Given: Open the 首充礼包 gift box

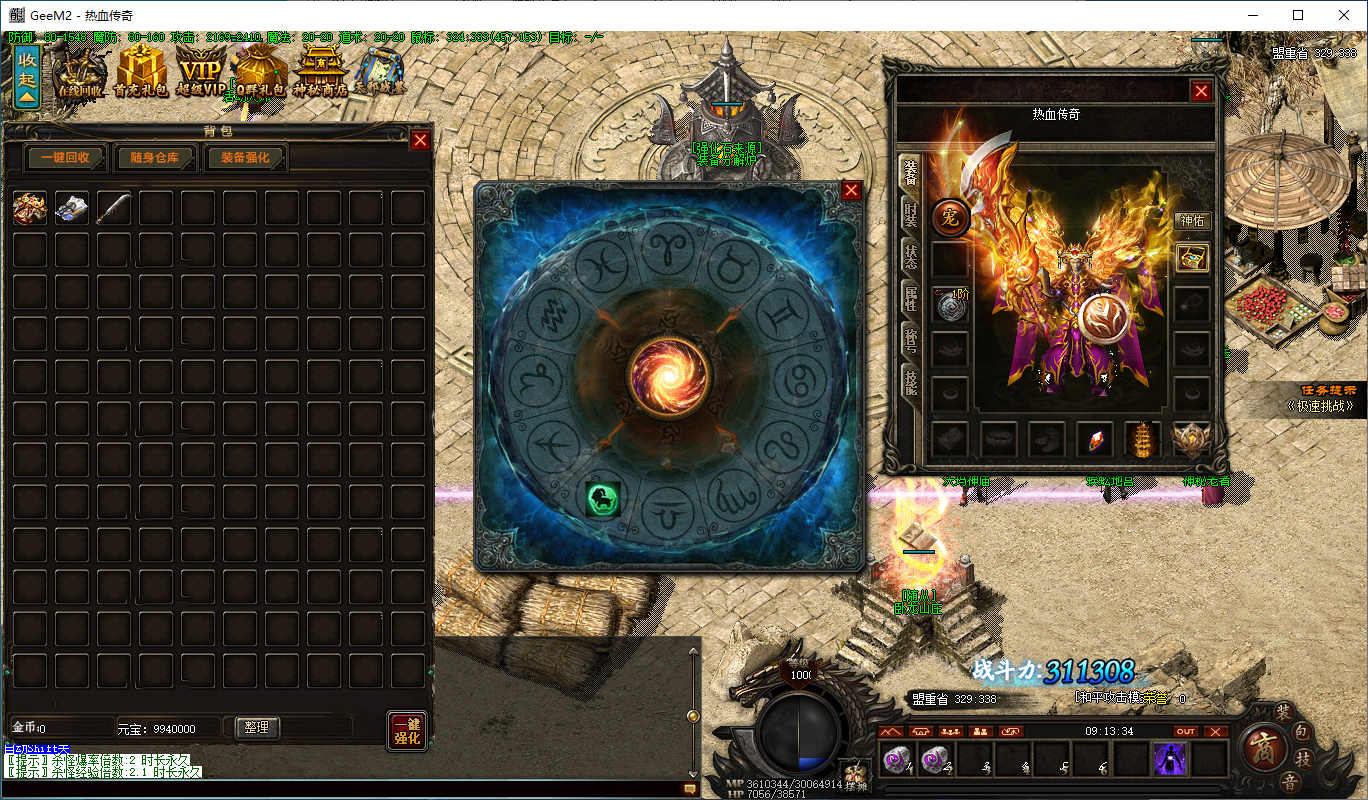Looking at the screenshot, I should point(141,72).
